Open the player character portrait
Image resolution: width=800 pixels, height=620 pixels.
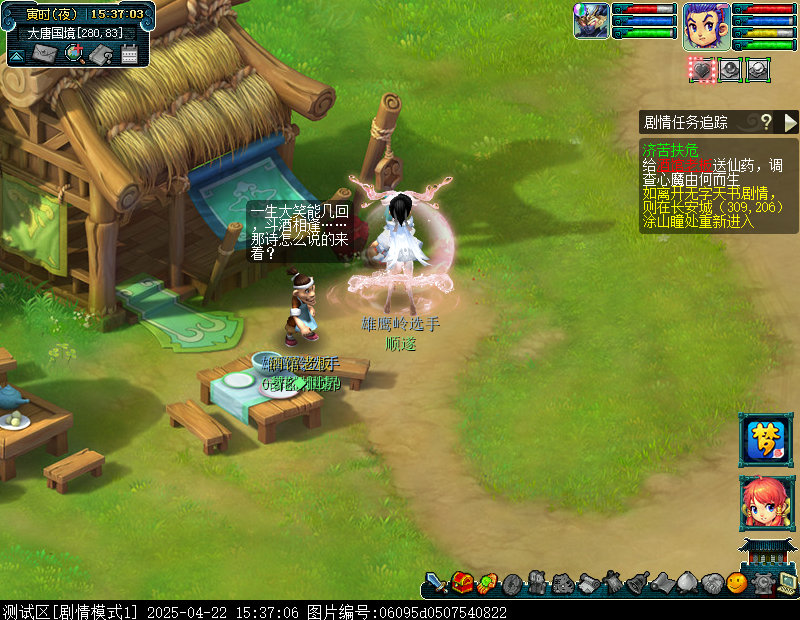(x=706, y=25)
